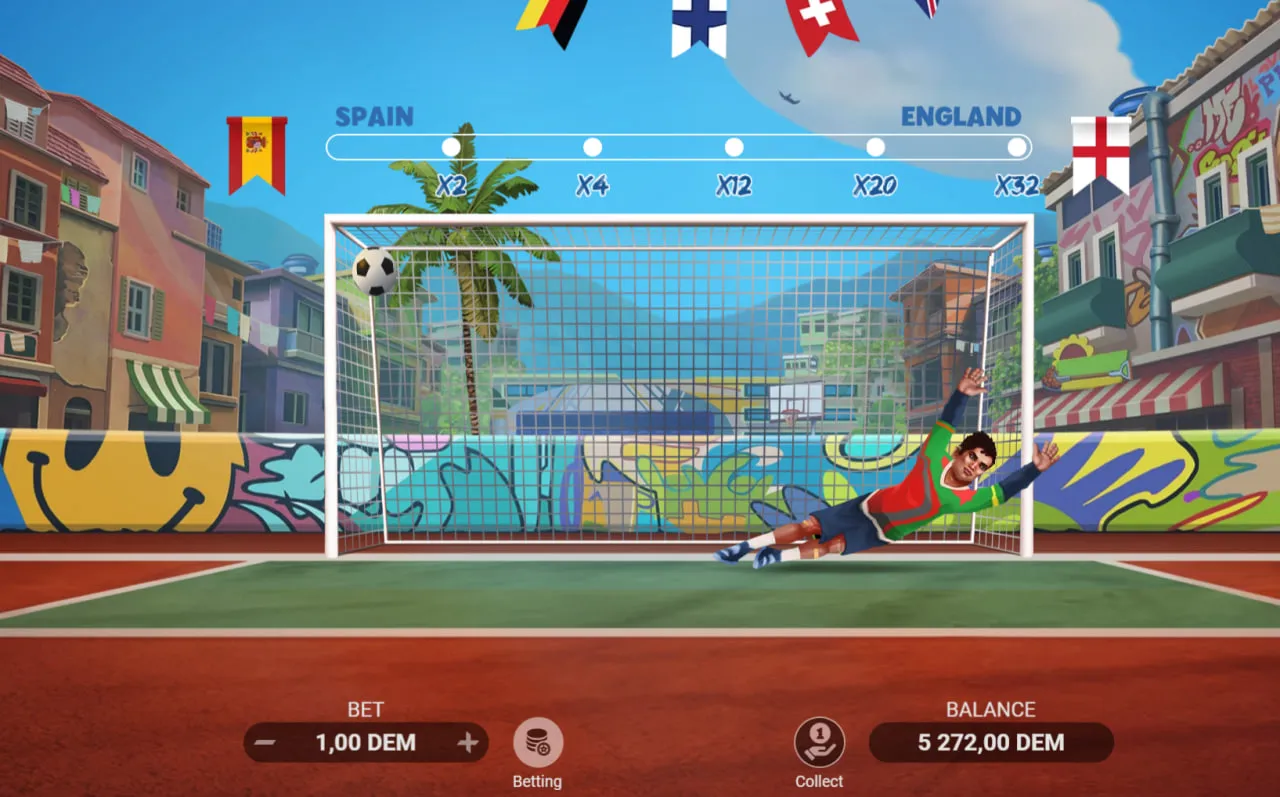Click the balance showing 5 272,00 DEM
1280x797 pixels.
point(991,743)
